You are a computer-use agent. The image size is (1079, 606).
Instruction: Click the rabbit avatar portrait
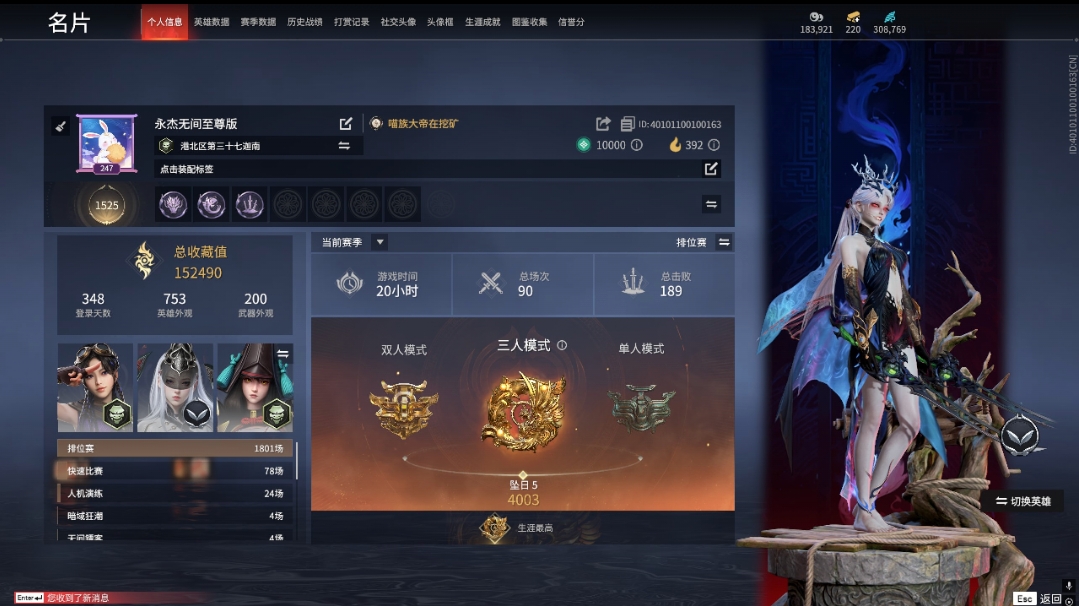click(107, 143)
